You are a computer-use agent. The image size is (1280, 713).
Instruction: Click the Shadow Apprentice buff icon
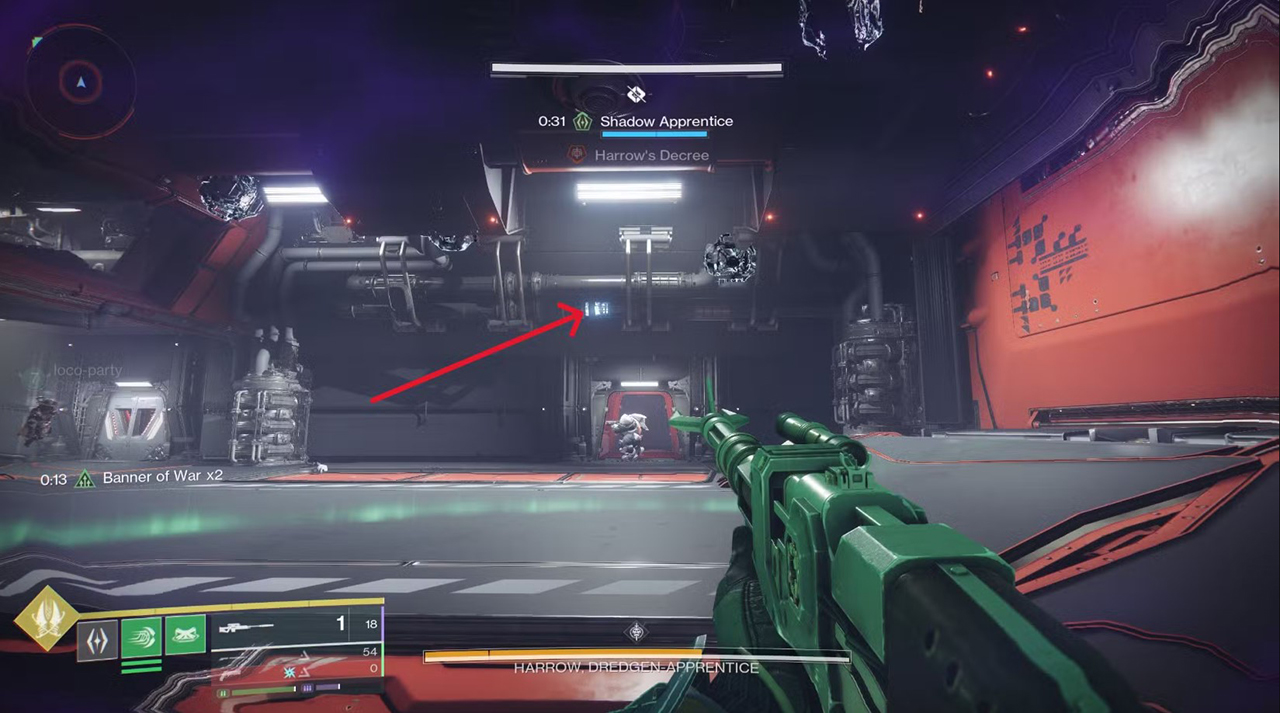582,121
